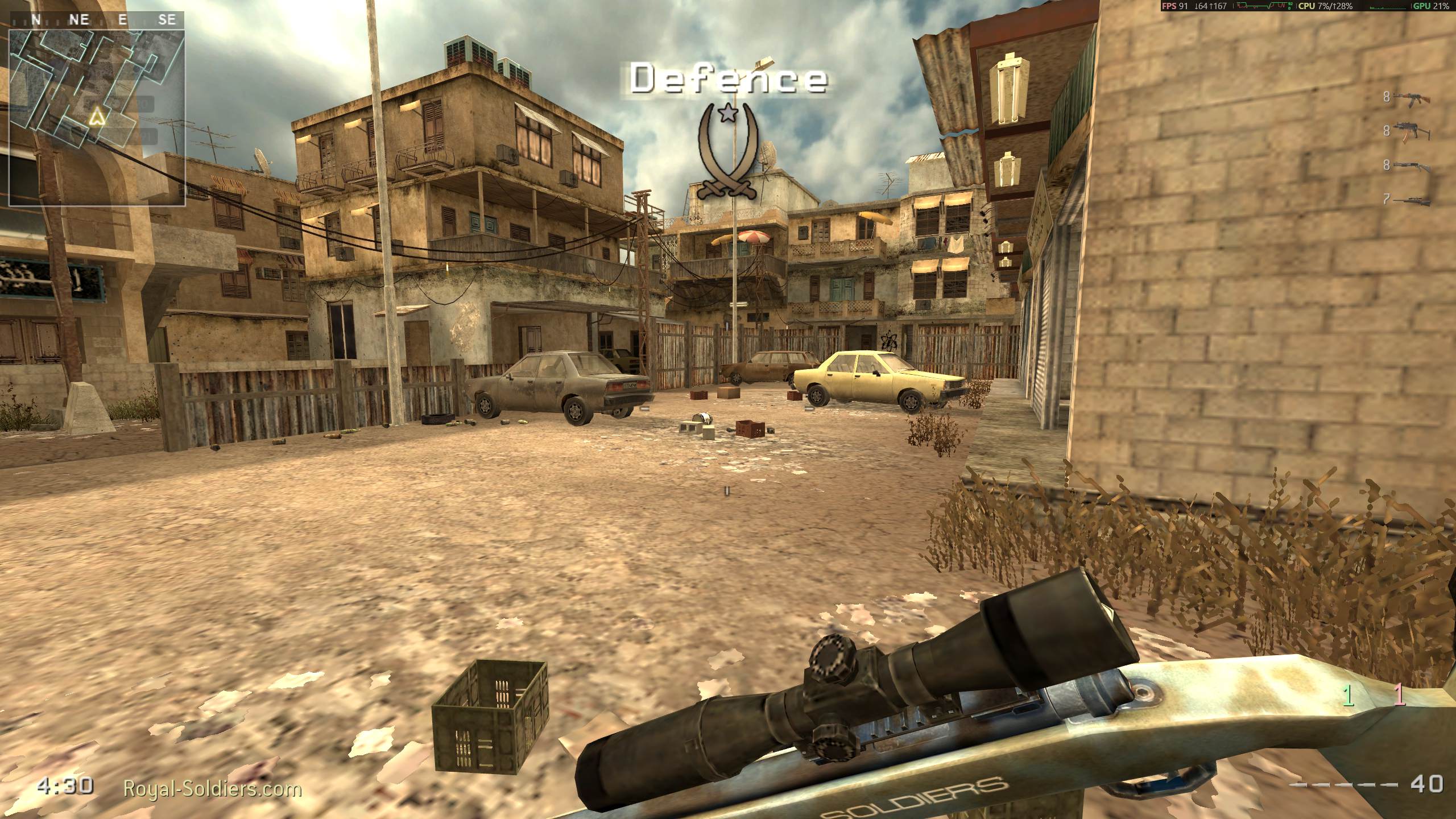
Task: Click the compass heading strip
Action: click(97, 20)
